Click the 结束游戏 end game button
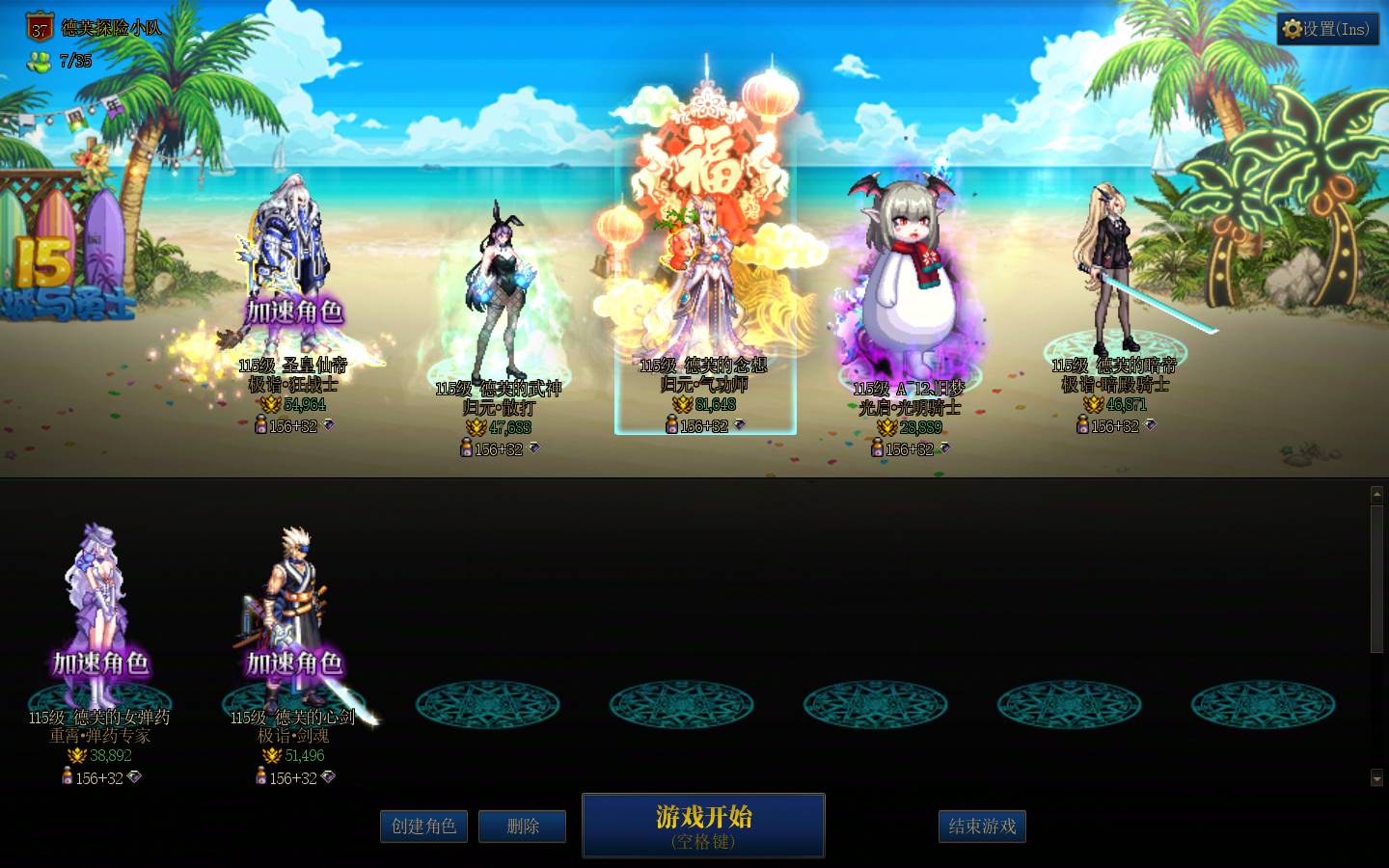The image size is (1389, 868). click(x=982, y=827)
